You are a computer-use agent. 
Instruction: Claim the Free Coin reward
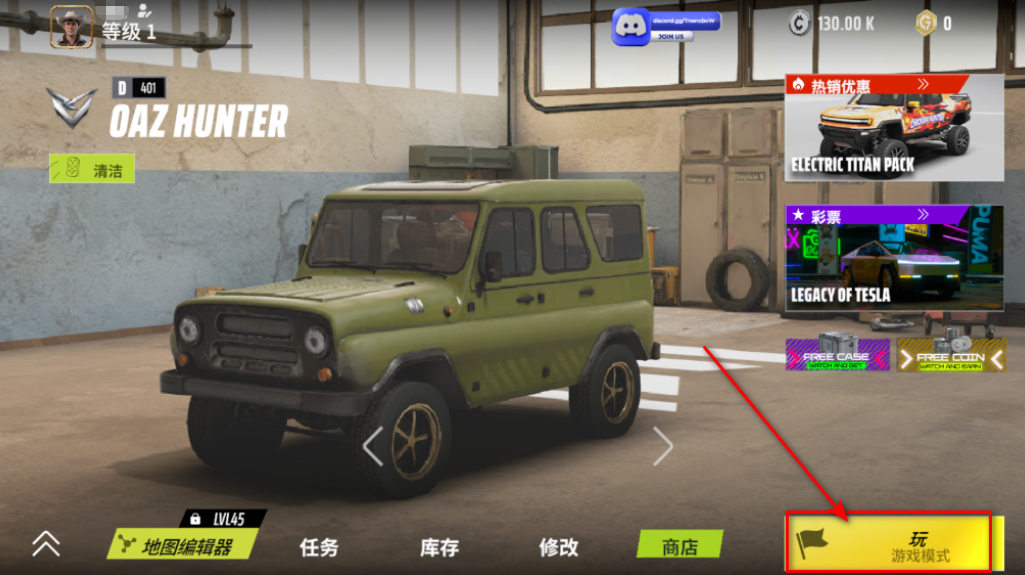[x=950, y=355]
